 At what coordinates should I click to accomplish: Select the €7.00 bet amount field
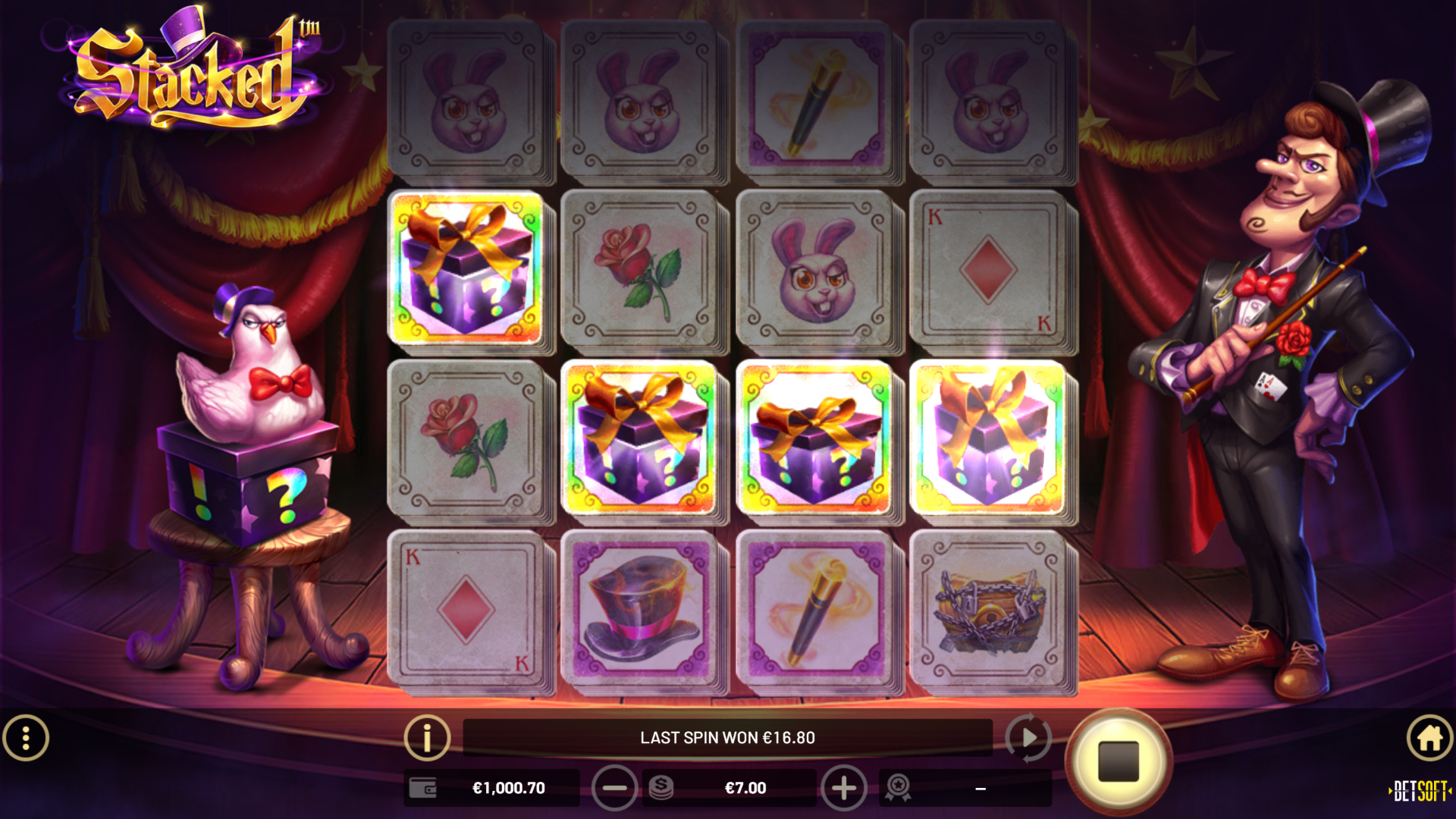(743, 788)
